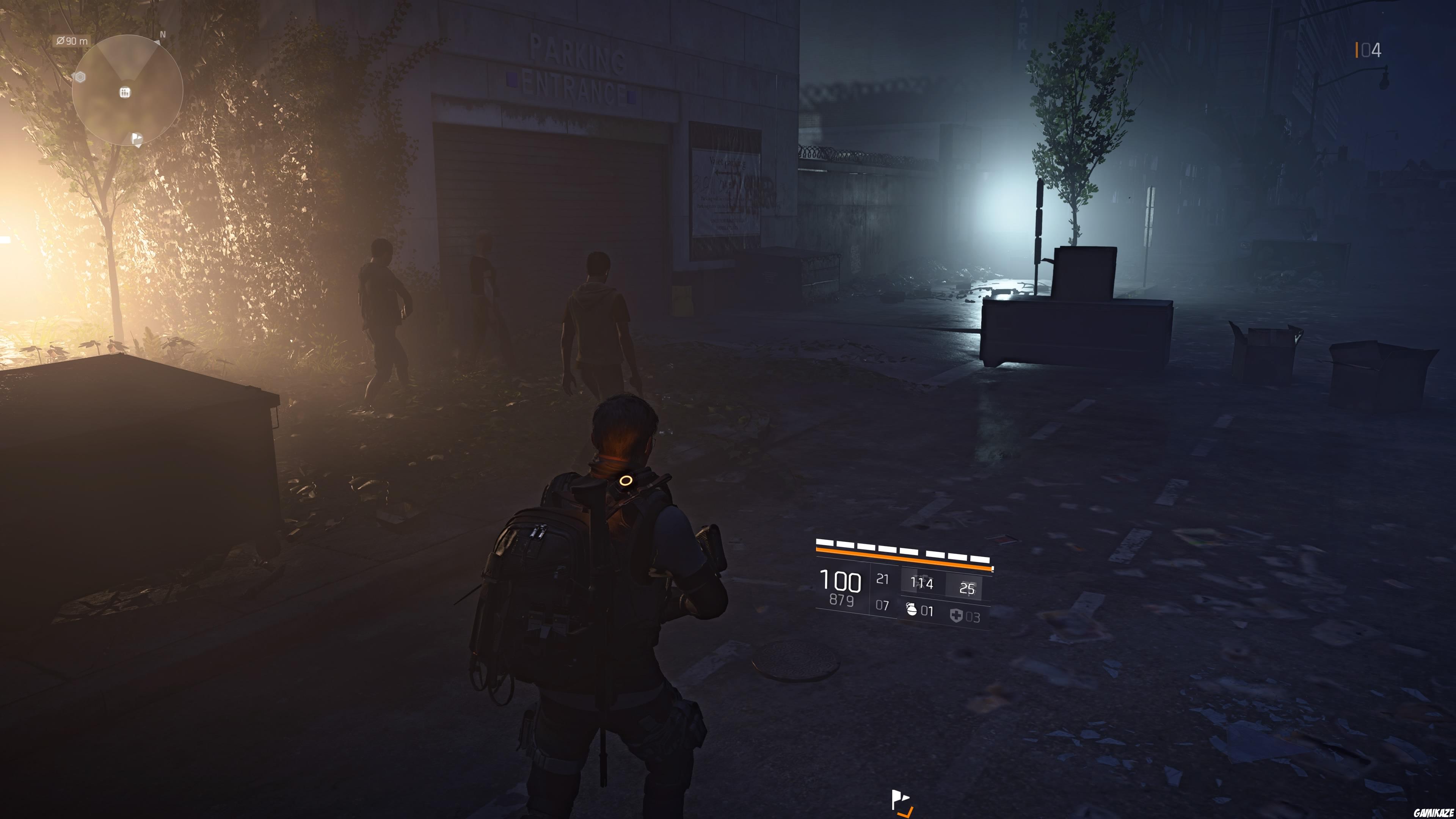Open the secondary ammo count showing 21

pos(882,579)
